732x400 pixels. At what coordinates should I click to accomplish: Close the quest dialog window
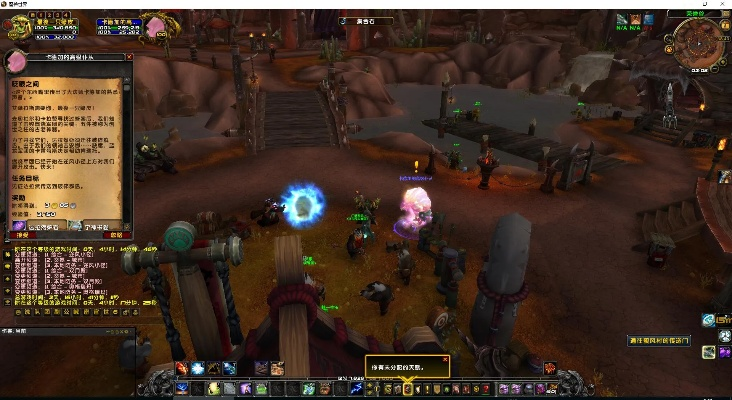coord(128,58)
